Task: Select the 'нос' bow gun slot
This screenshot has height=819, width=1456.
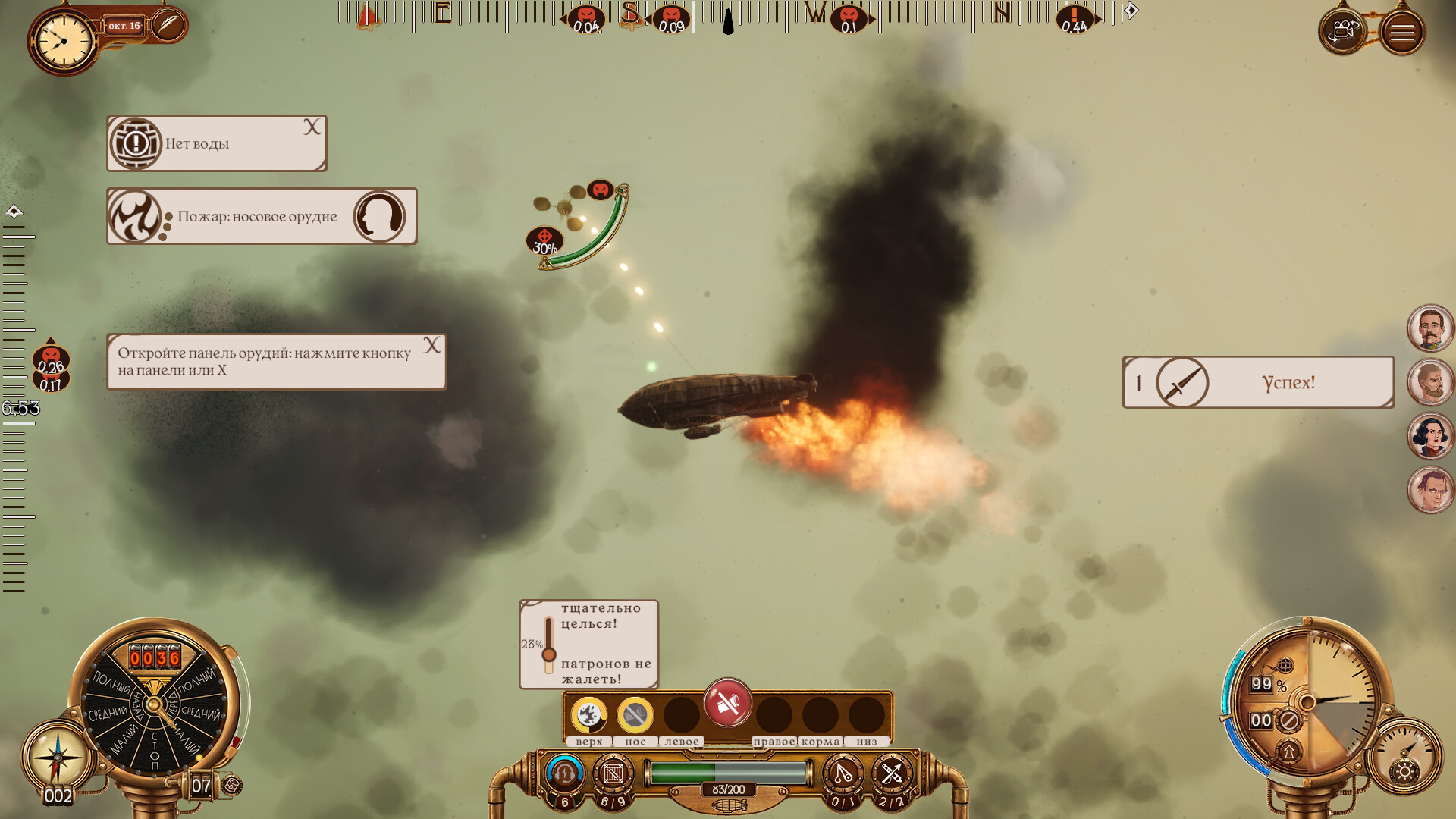Action: (635, 715)
